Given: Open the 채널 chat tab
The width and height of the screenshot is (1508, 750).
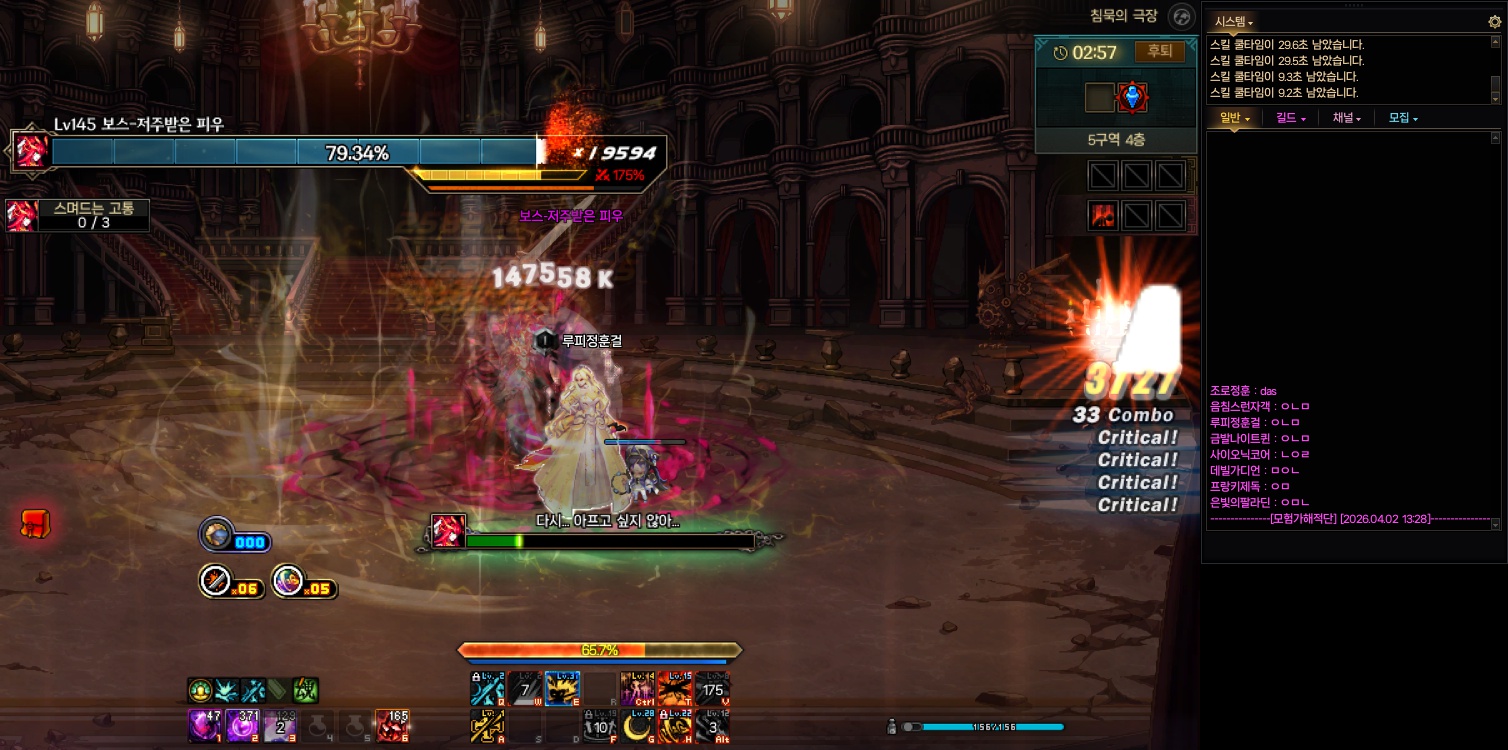Looking at the screenshot, I should (x=1347, y=118).
